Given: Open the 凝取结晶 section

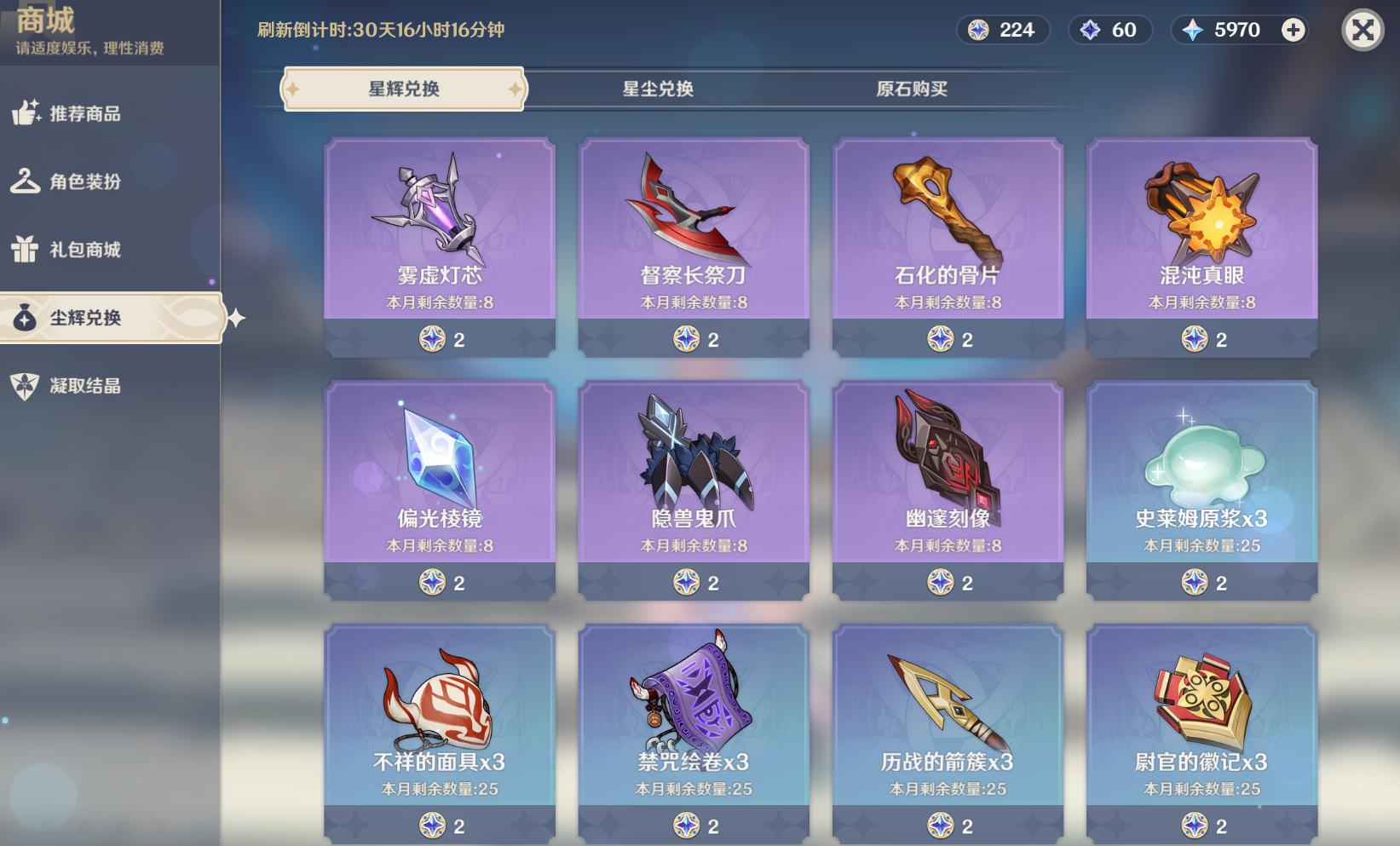Looking at the screenshot, I should (x=84, y=386).
